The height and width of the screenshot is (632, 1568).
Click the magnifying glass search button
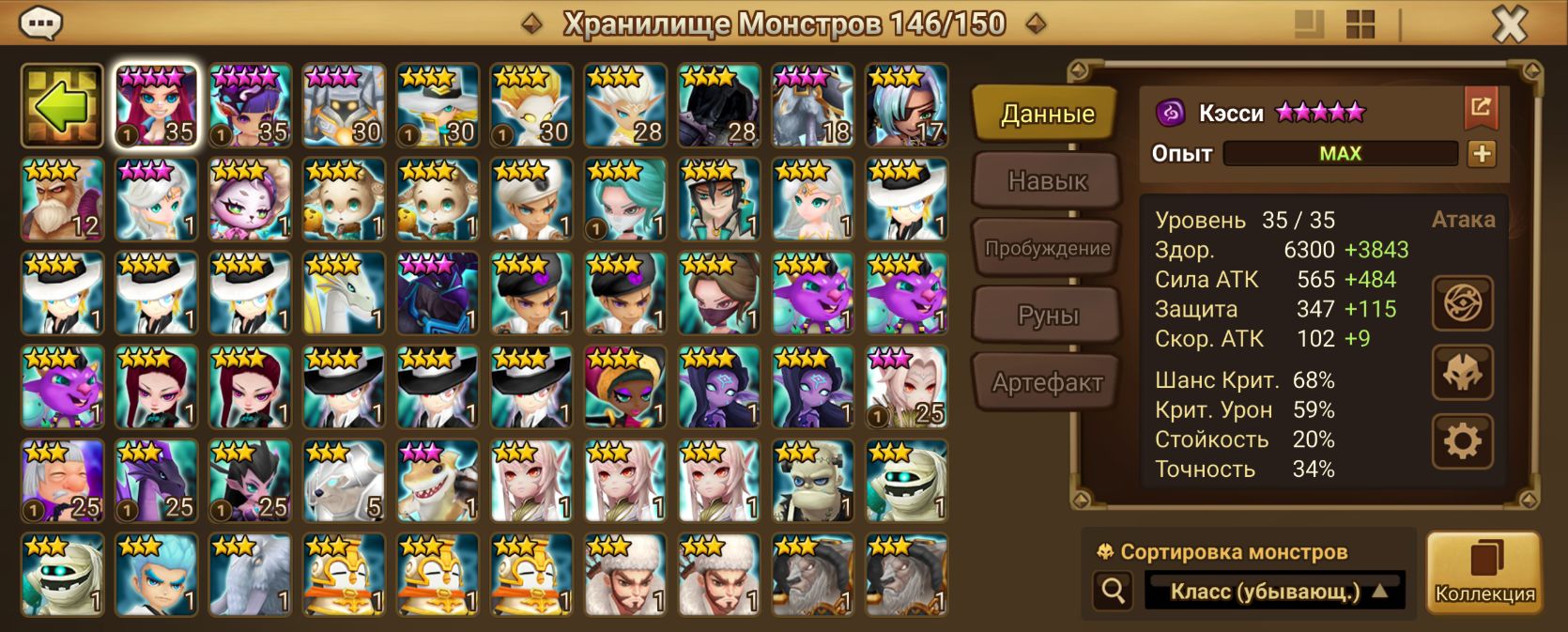click(x=1114, y=591)
